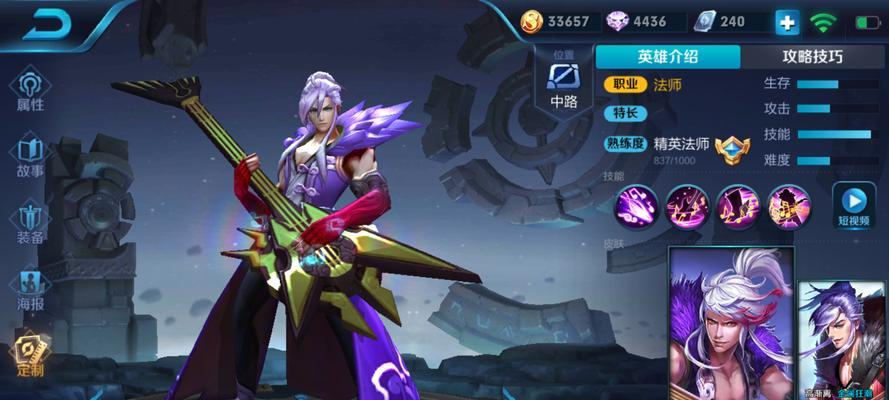Switch to the 攻略技巧 tab
The width and height of the screenshot is (889, 400).
point(812,57)
